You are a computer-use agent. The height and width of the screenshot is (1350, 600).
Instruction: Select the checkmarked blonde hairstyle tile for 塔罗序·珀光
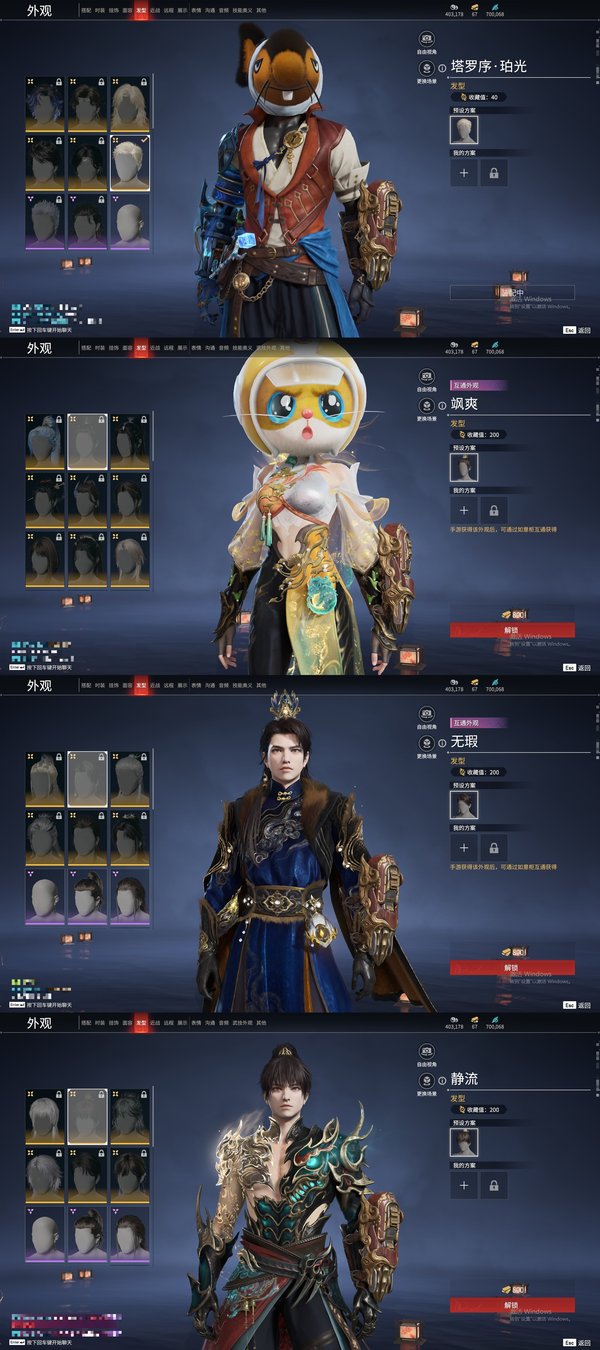pyautogui.click(x=130, y=164)
